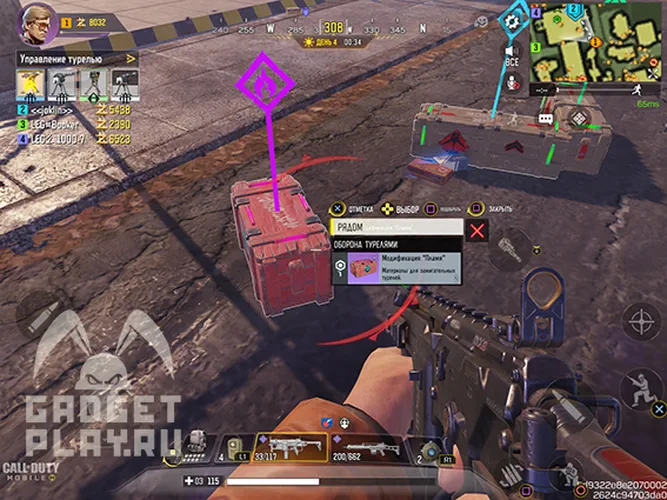Pick up the "Пламя" turret modification item

pos(397,267)
